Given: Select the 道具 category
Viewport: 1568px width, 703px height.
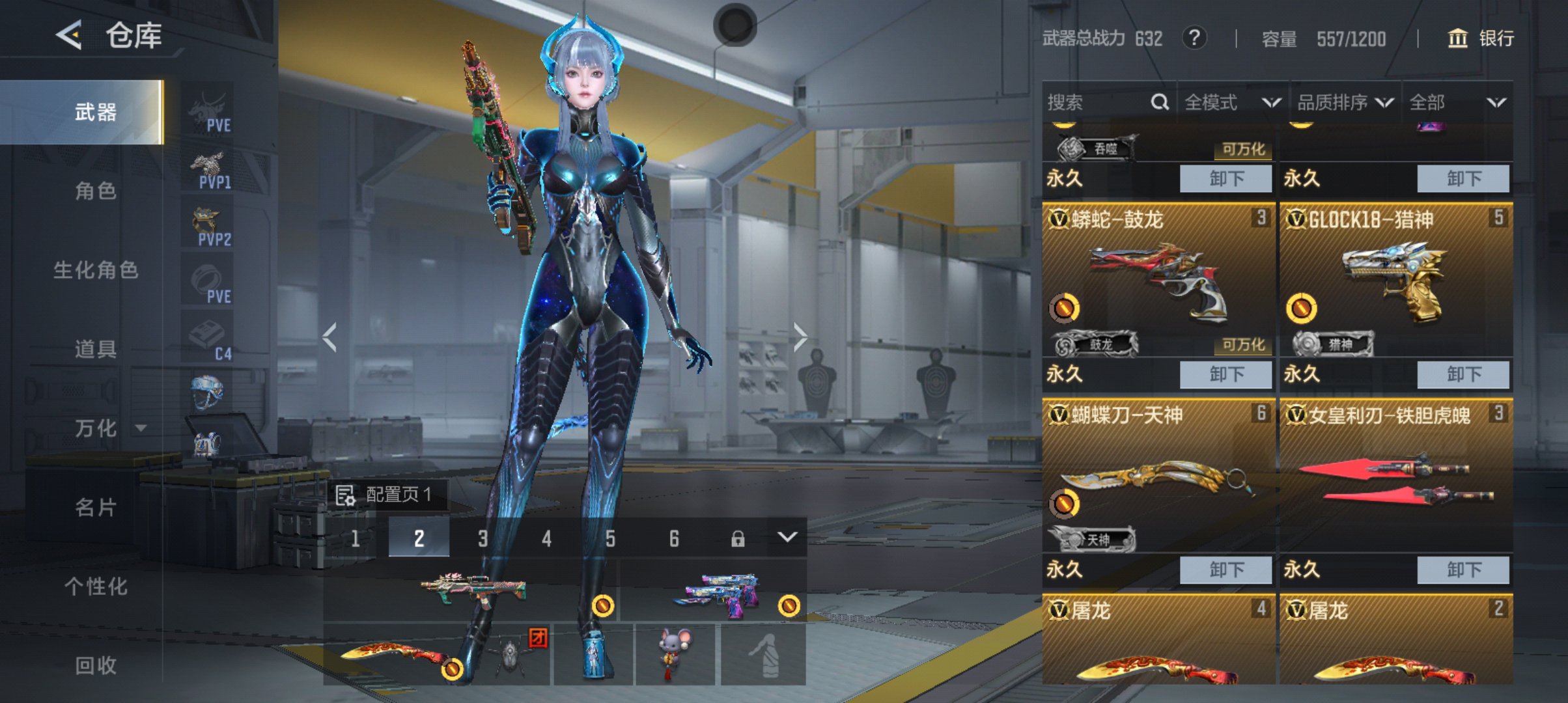Looking at the screenshot, I should pos(95,349).
